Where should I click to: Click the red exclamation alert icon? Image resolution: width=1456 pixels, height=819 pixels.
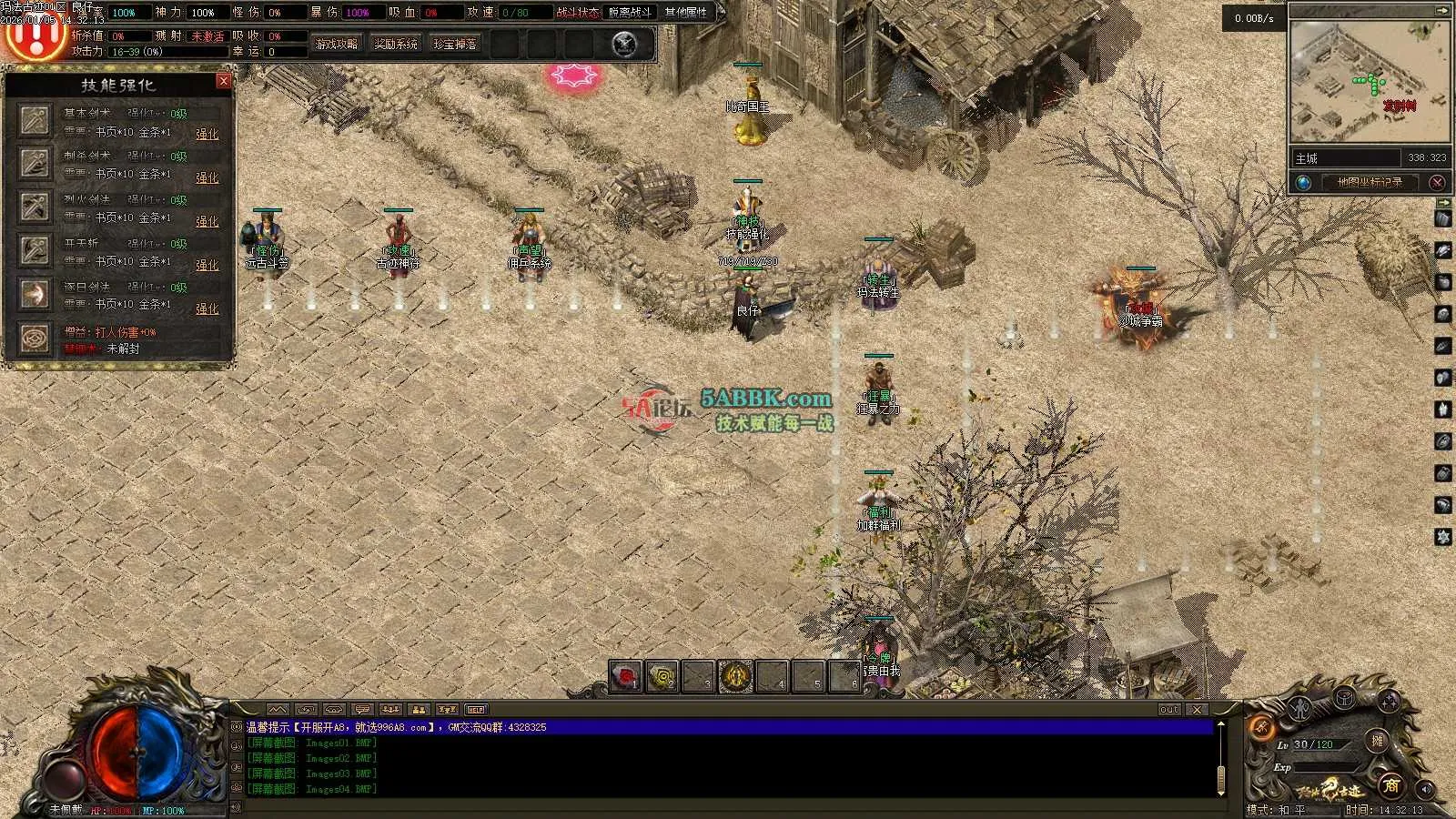click(x=35, y=38)
